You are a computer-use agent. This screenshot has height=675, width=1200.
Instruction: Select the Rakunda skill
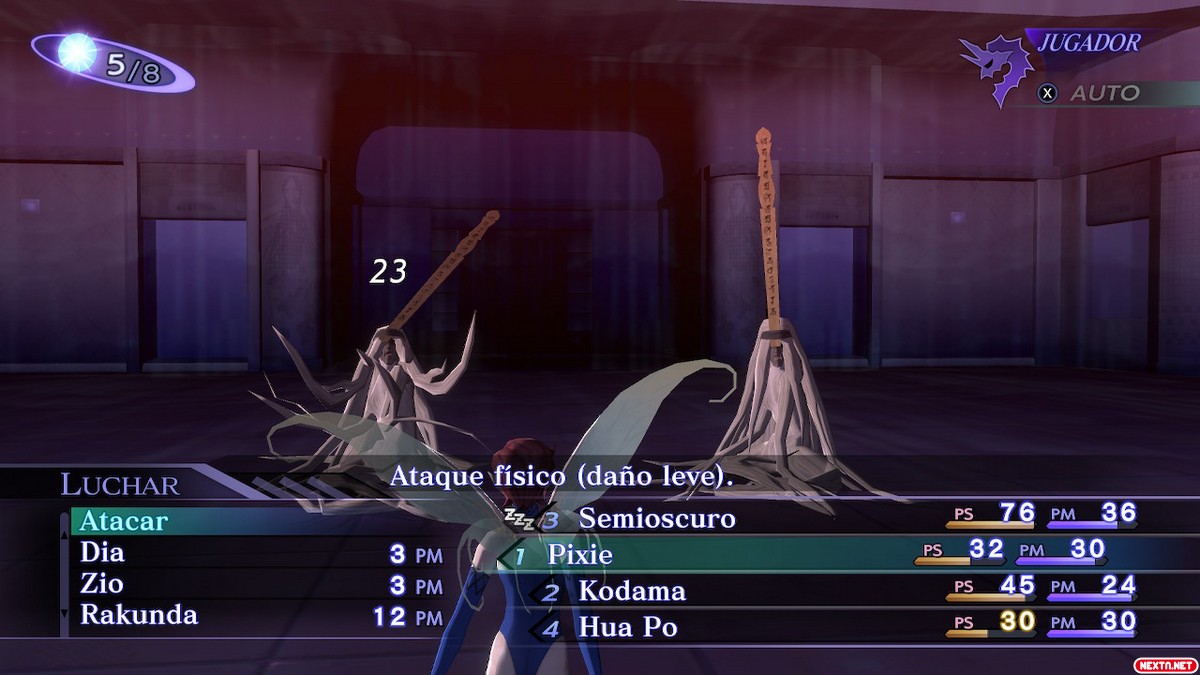coord(138,614)
